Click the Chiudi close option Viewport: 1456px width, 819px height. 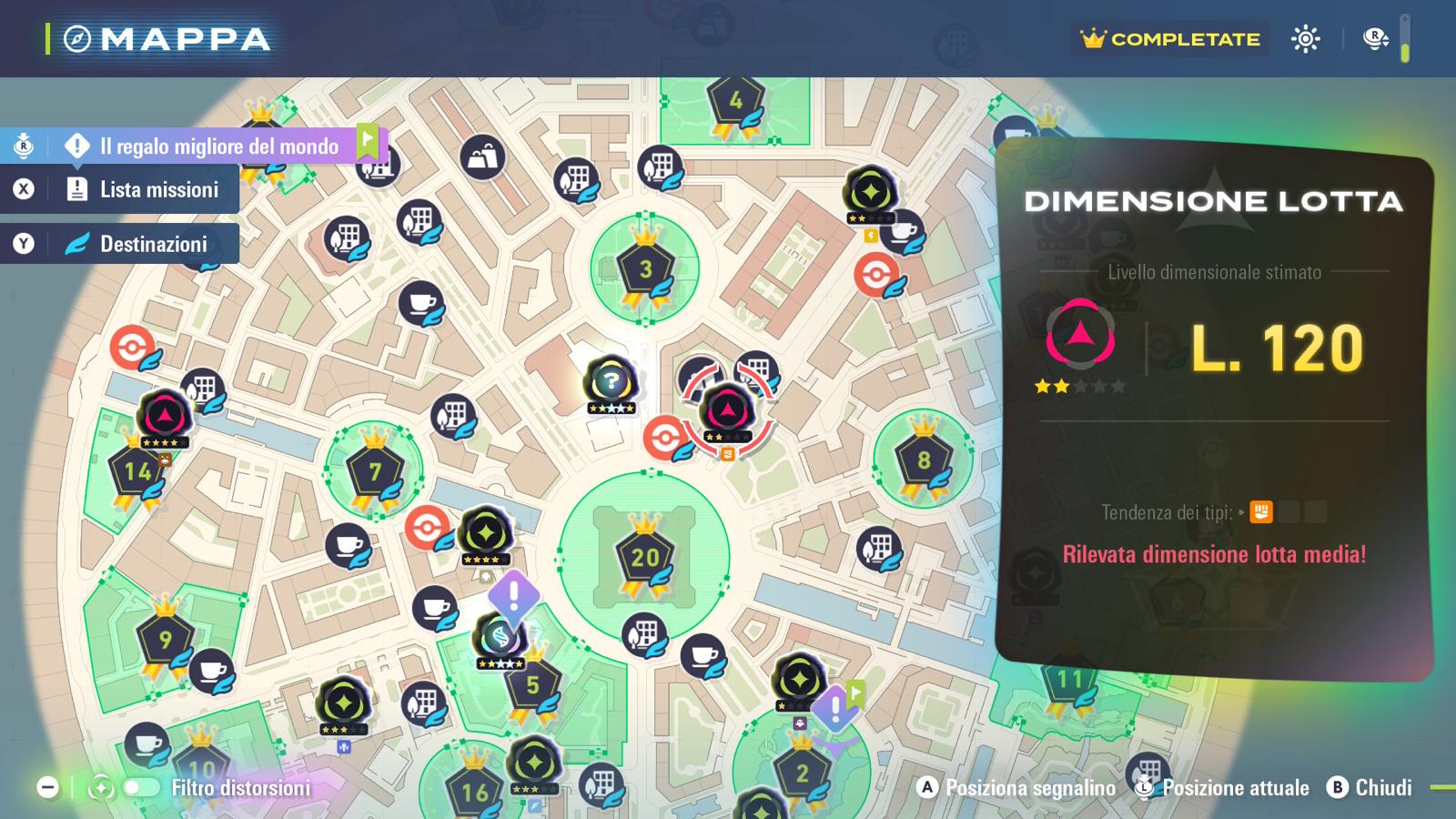tap(1370, 788)
